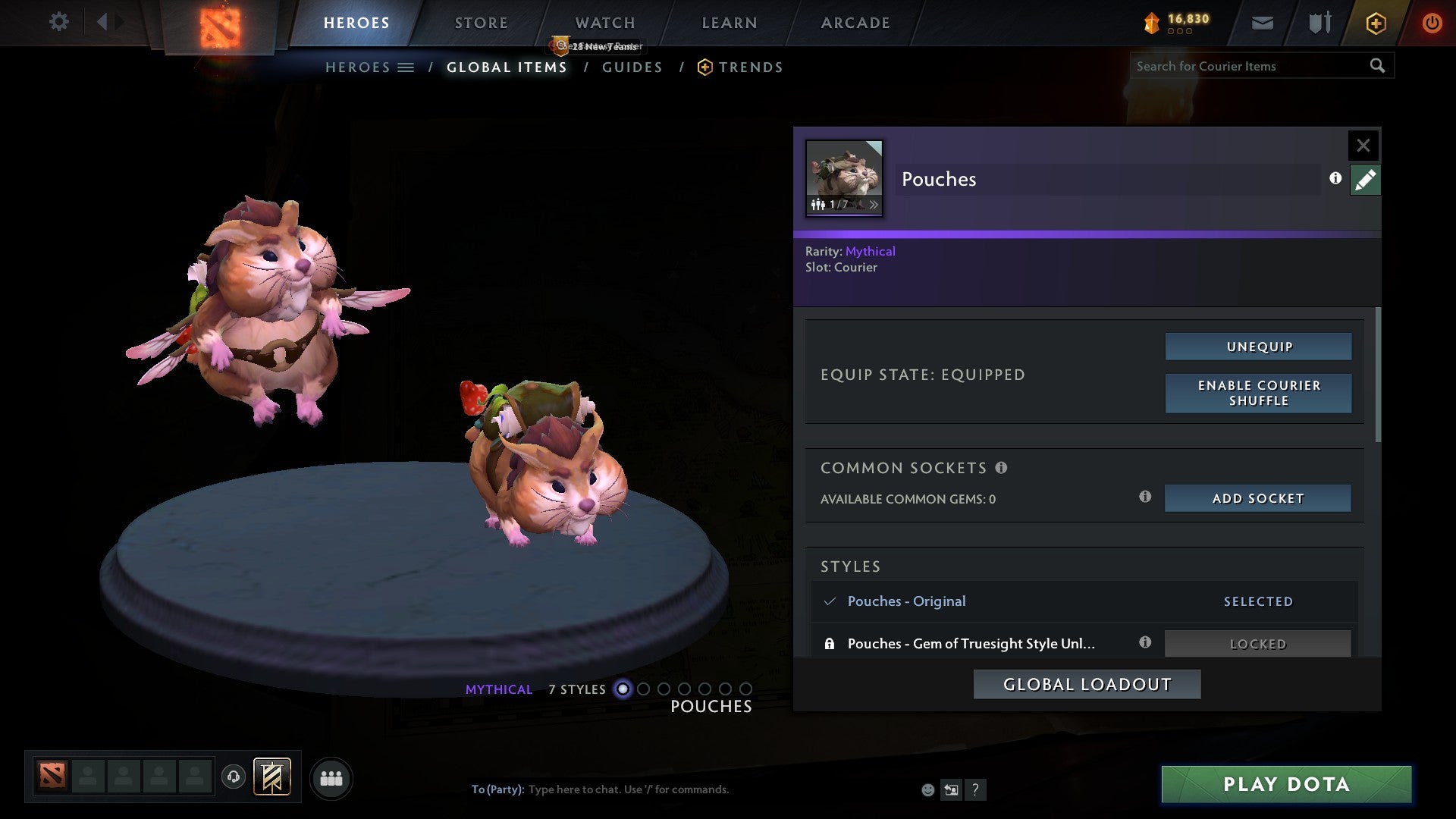
Task: Click the emoticon smiley in chat bar
Action: (x=927, y=789)
